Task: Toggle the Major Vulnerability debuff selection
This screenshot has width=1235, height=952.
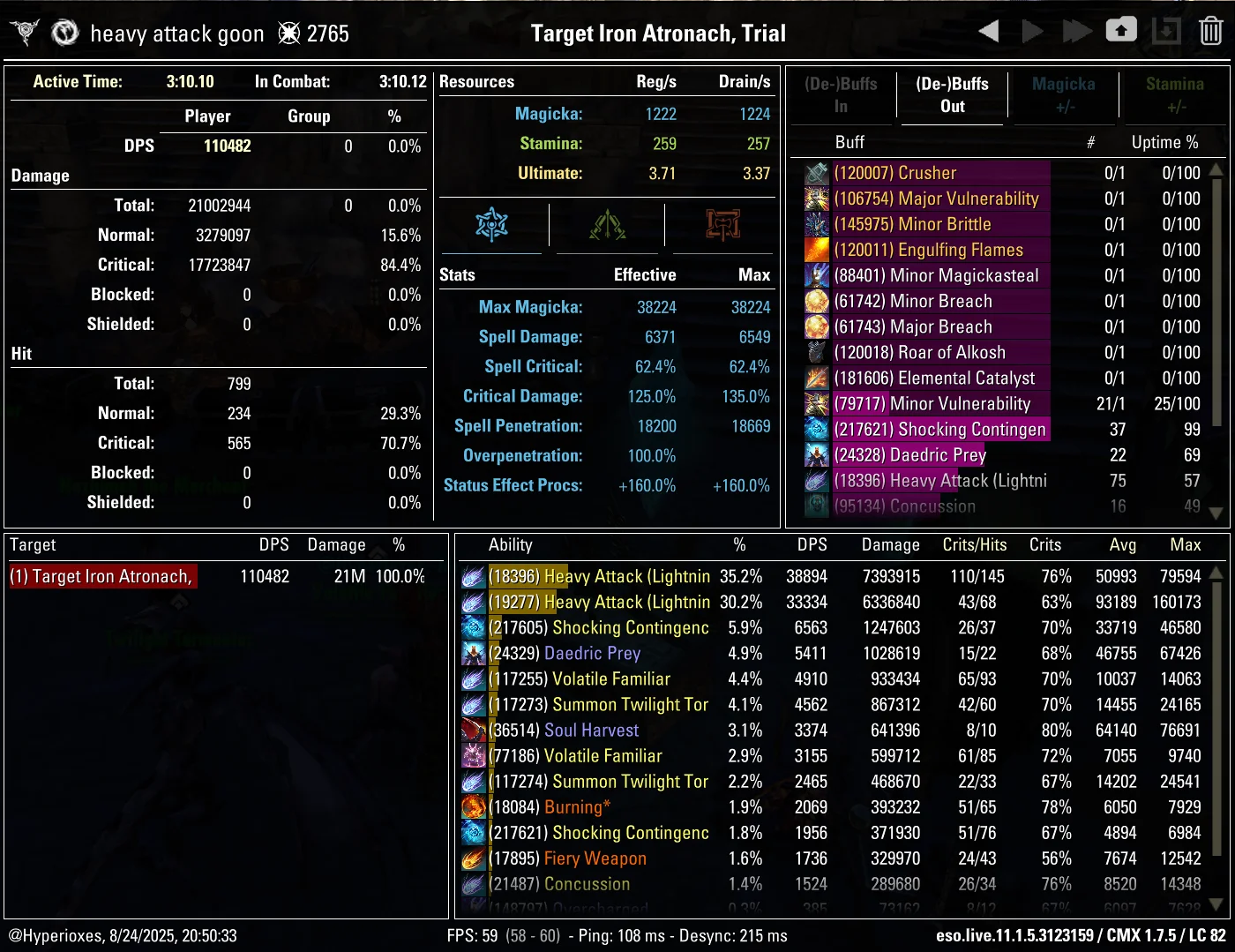Action: [938, 199]
